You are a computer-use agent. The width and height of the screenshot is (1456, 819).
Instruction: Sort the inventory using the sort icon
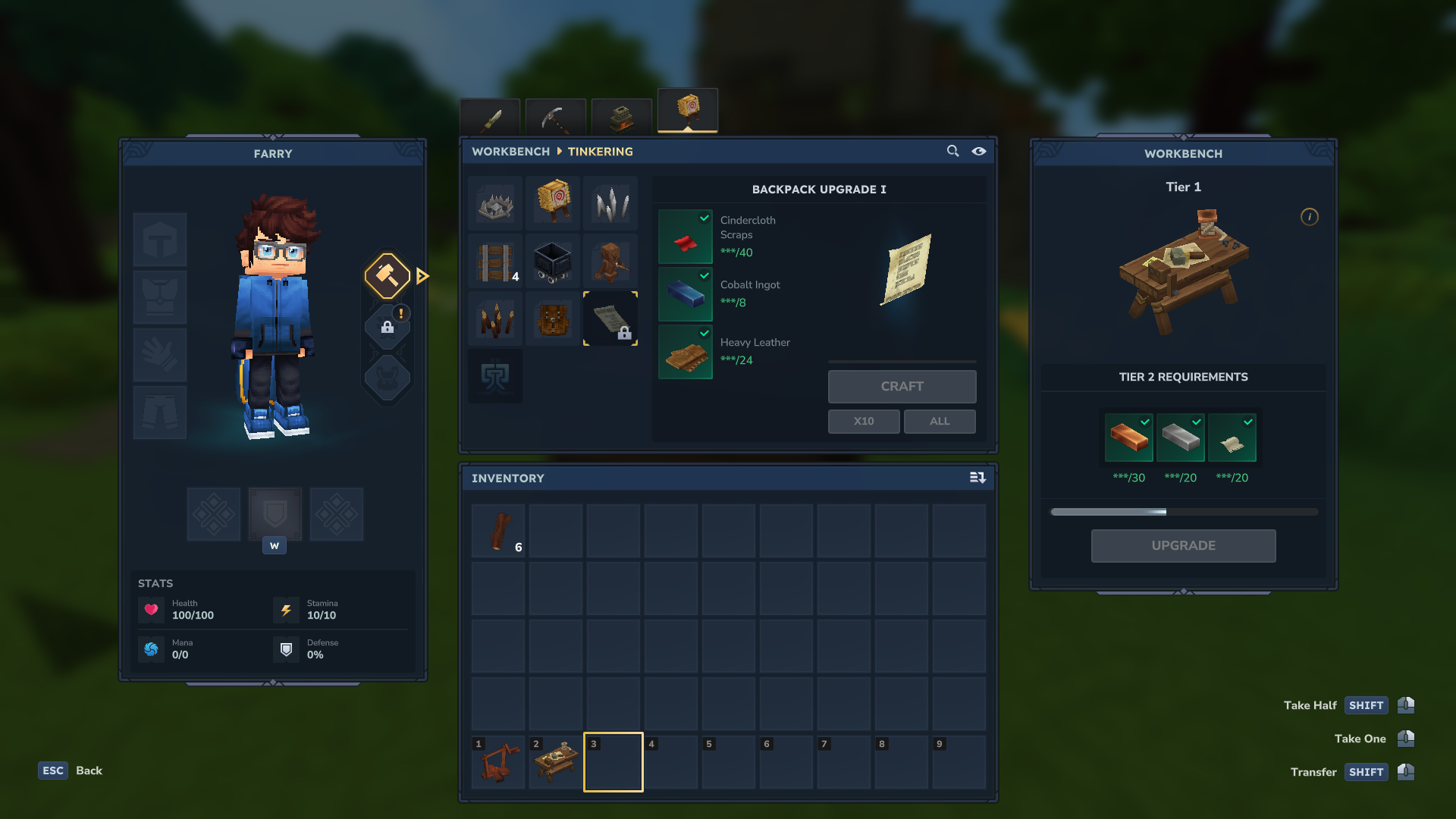click(x=977, y=478)
